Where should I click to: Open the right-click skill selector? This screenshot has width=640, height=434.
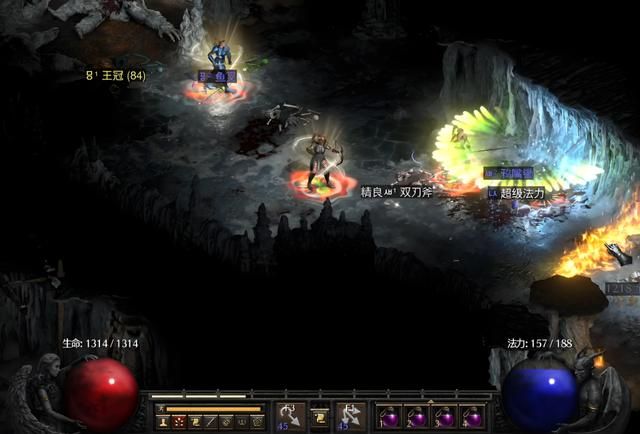coord(350,415)
